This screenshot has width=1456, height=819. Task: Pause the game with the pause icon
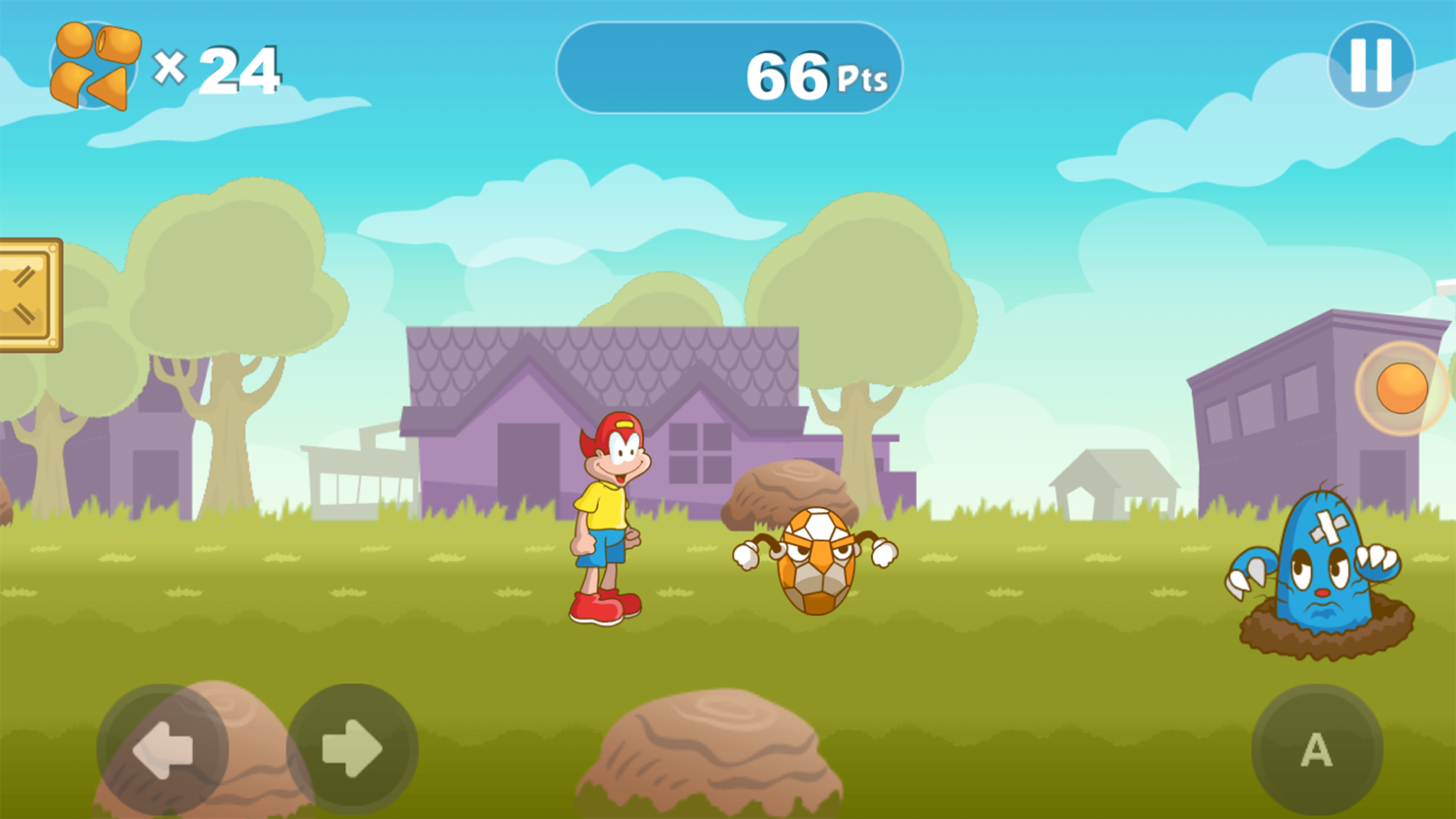tap(1372, 65)
